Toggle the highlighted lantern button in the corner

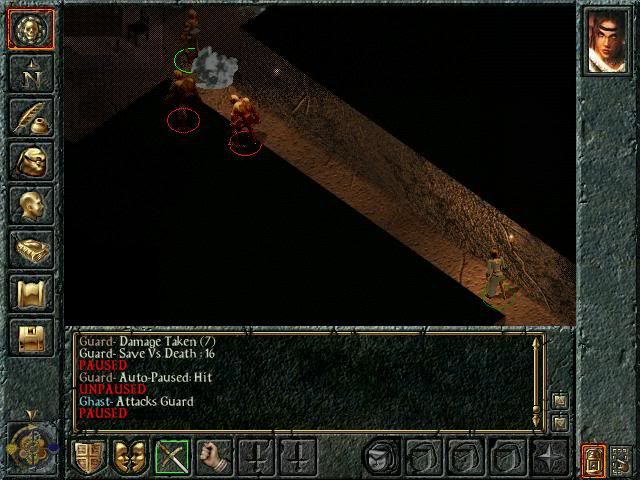[593, 459]
